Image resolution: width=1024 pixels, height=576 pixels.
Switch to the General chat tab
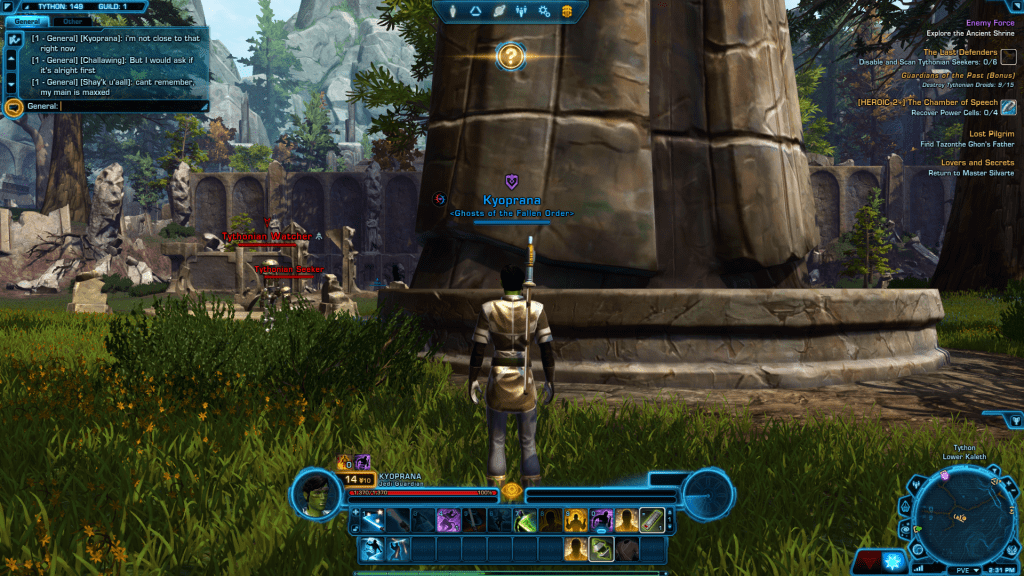(27, 20)
